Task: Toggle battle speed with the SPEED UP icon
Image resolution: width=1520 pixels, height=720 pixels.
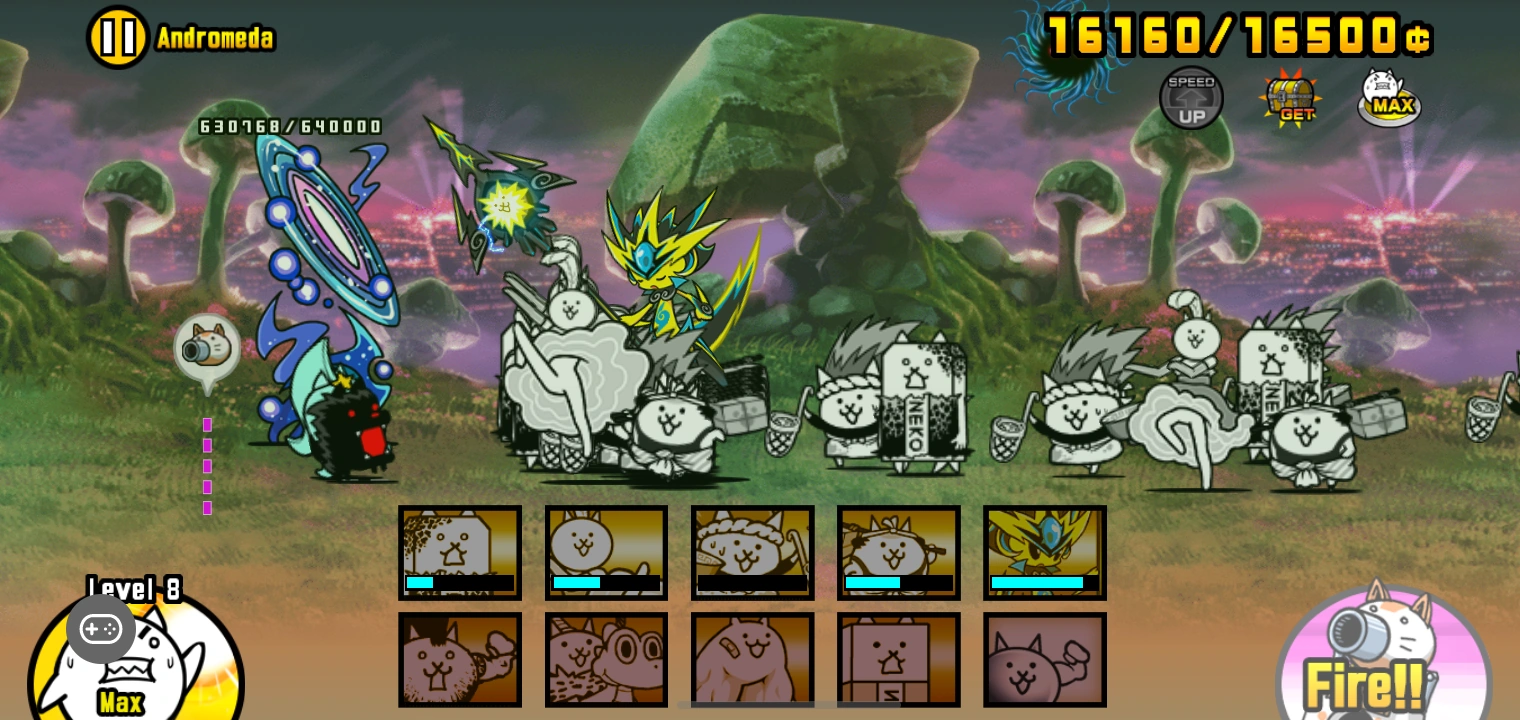Action: click(1191, 97)
